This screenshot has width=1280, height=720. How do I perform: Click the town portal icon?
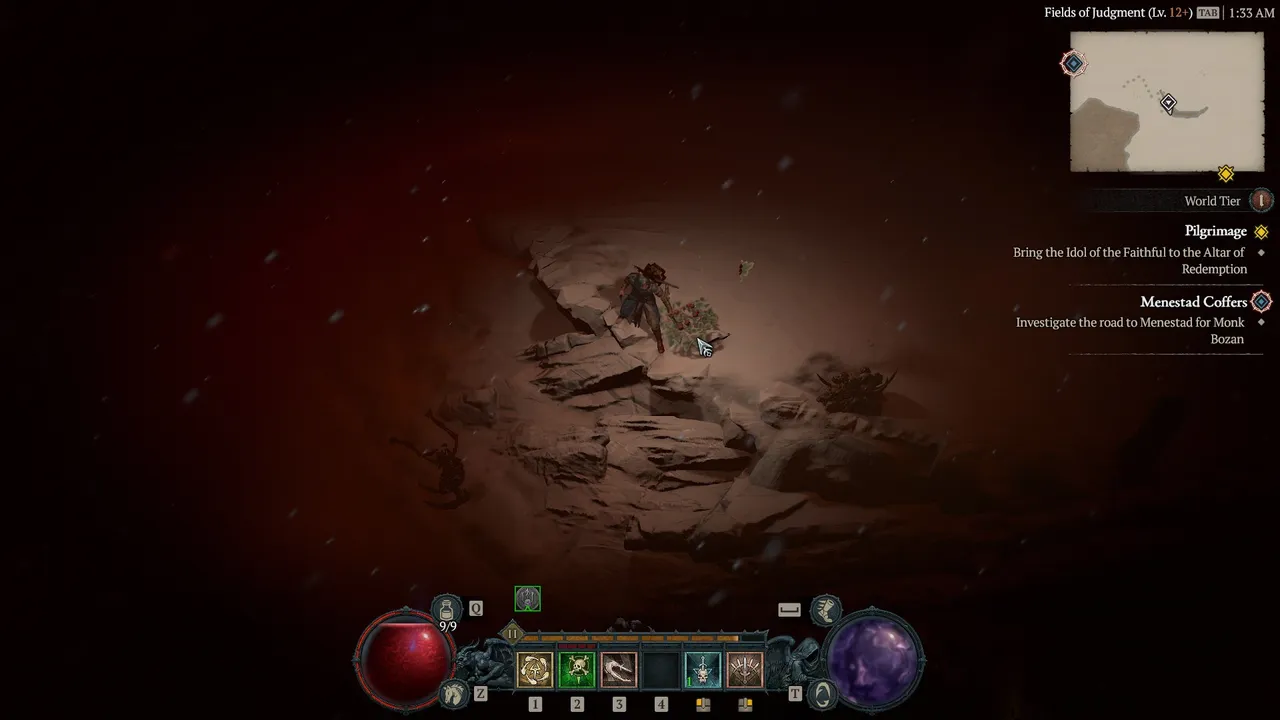click(x=822, y=692)
